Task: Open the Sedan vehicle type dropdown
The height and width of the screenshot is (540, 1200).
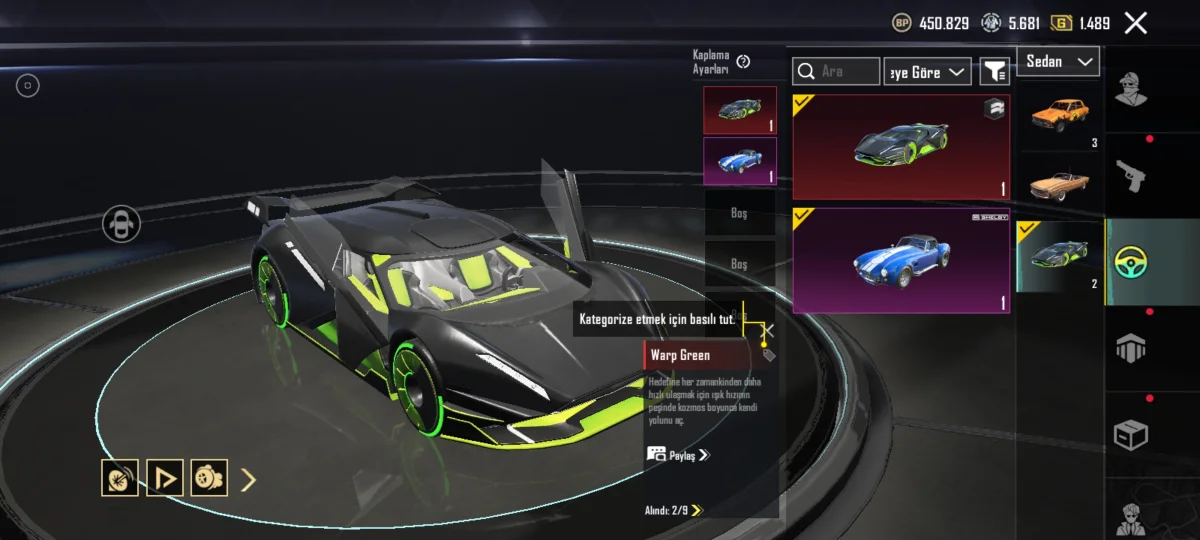Action: tap(1058, 62)
